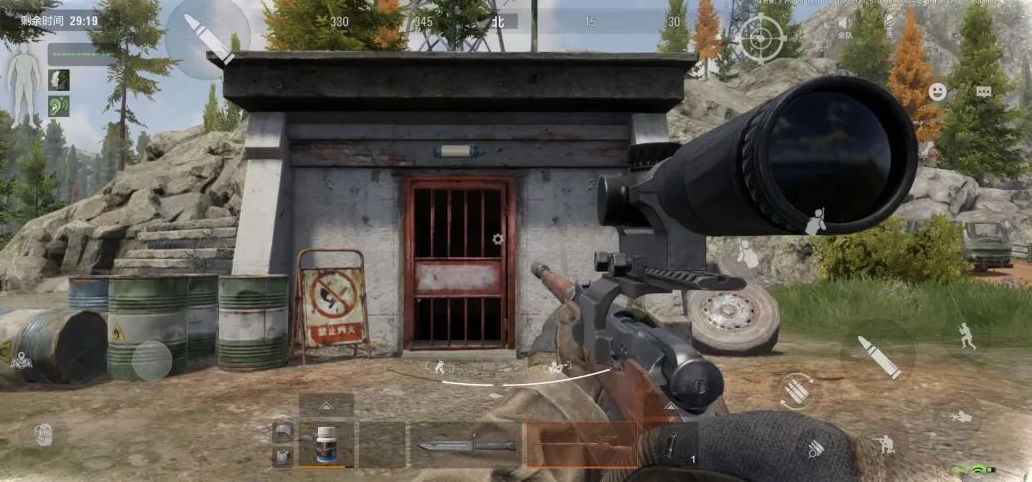This screenshot has width=1032, height=482.
Task: Open the emoji emote menu
Action: click(x=937, y=92)
